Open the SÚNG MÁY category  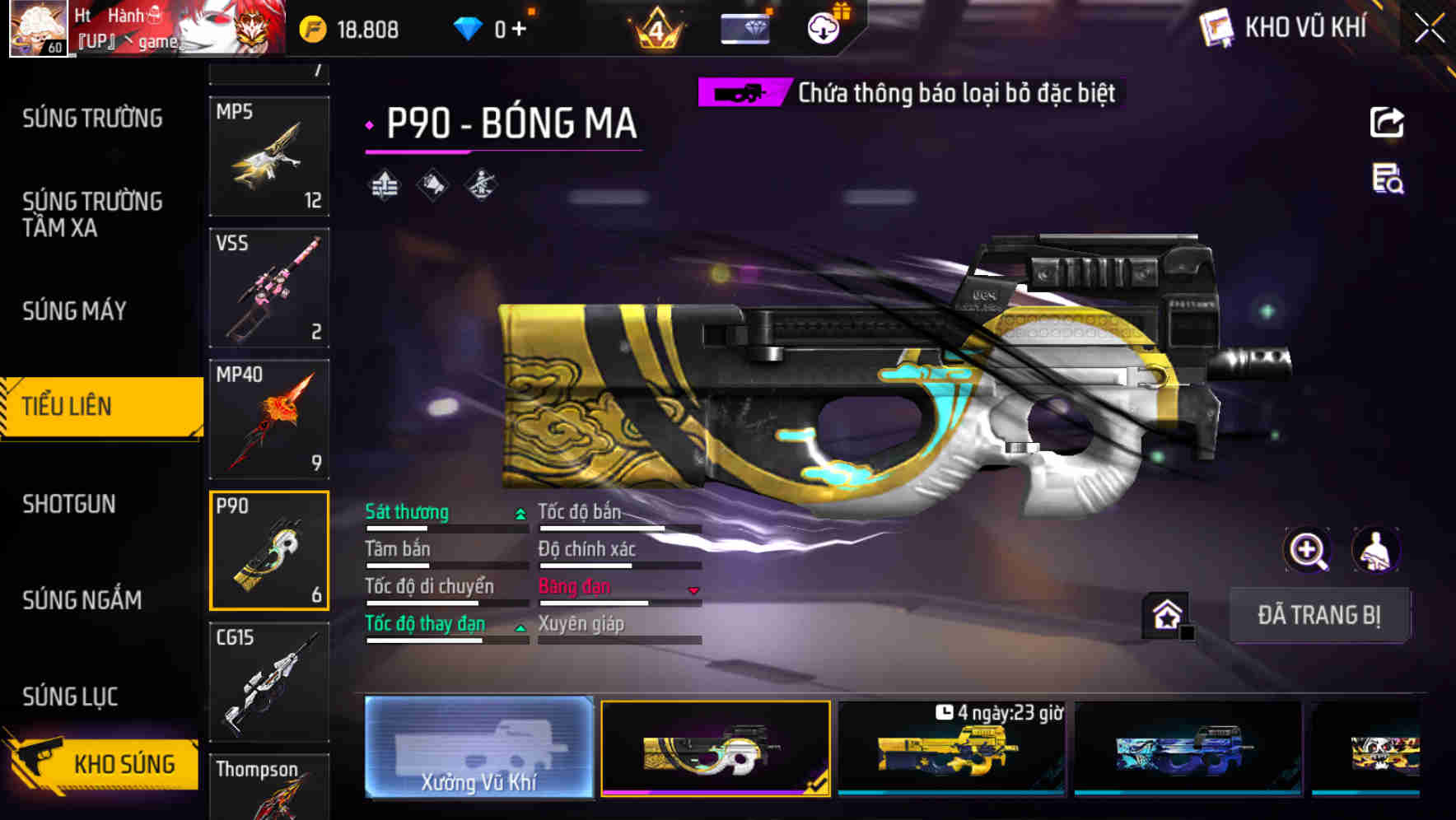pos(74,311)
